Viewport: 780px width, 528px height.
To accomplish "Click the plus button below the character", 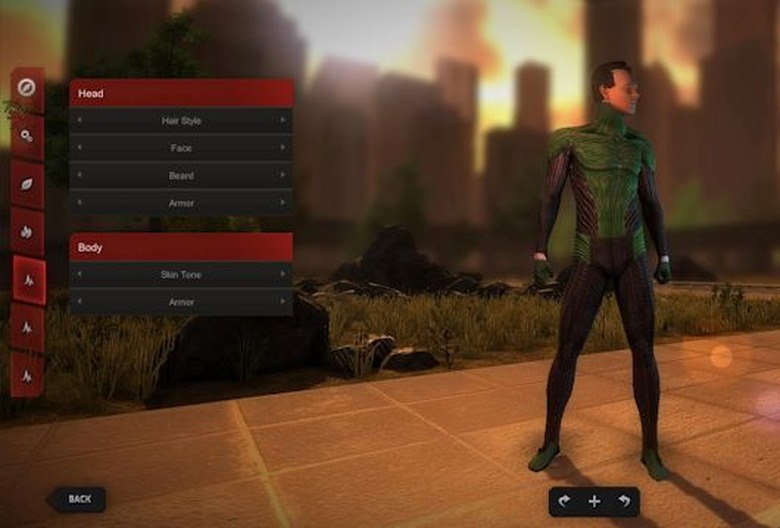I will (x=594, y=501).
